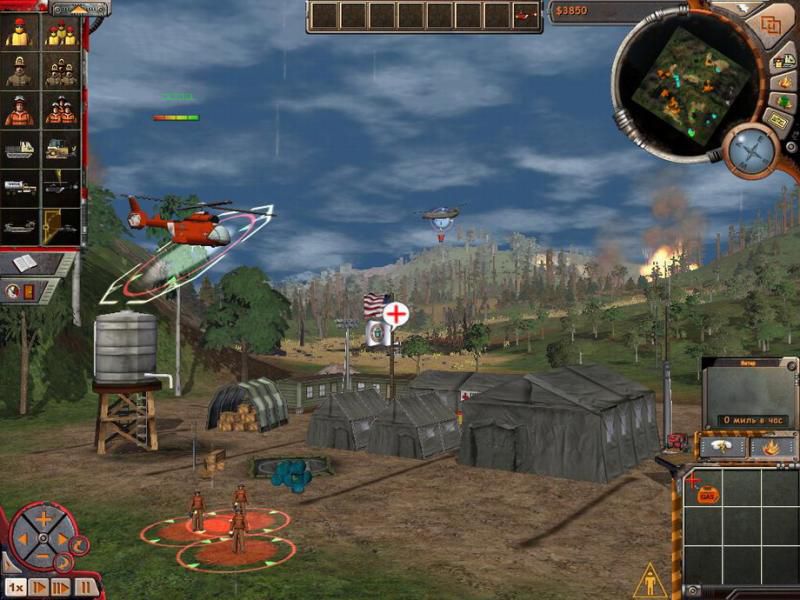800x600 pixels.
Task: Click the flame button under wind panel
Action: pos(771,447)
